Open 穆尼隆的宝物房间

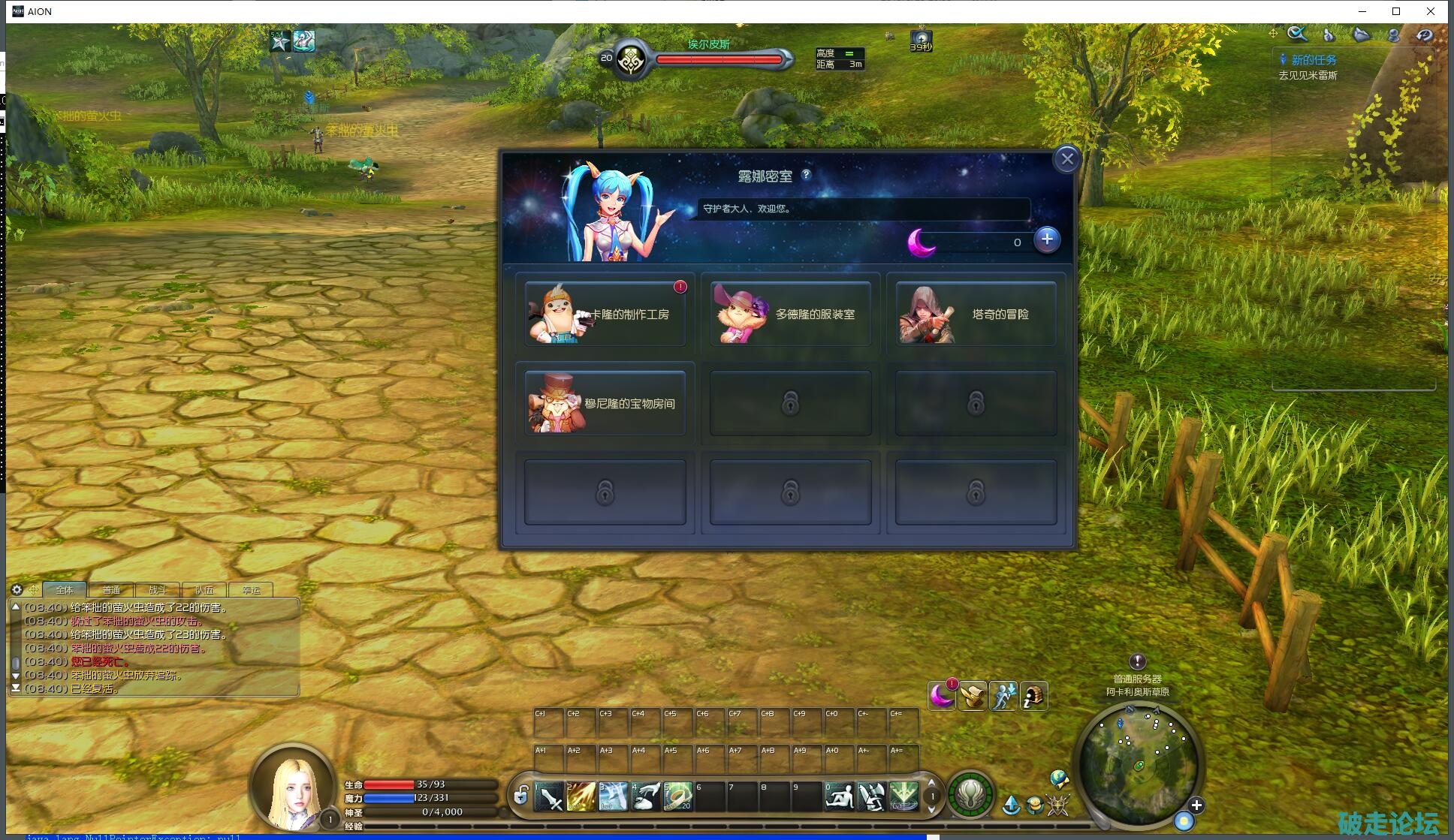605,404
